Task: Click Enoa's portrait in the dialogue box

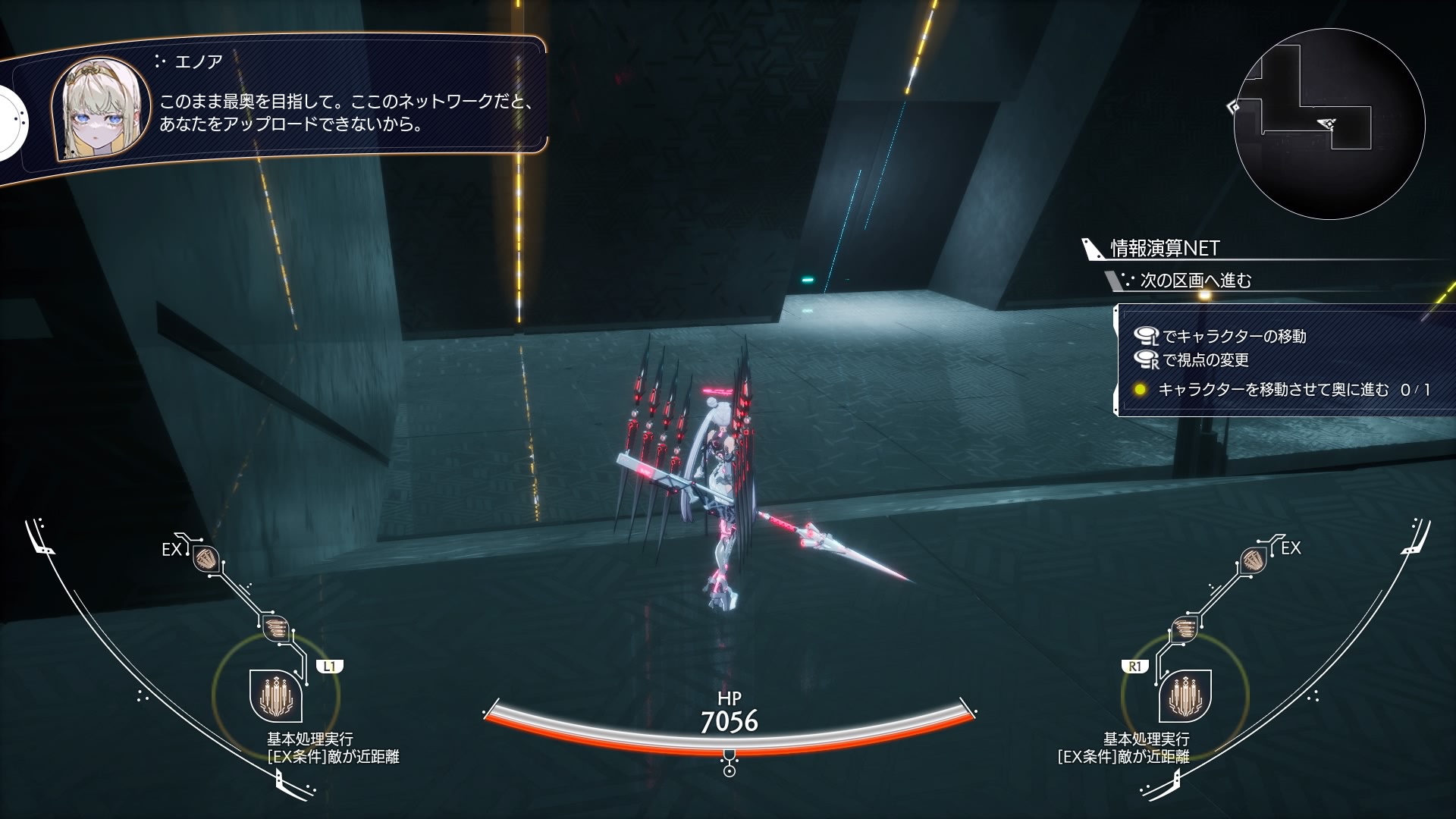Action: tap(100, 108)
